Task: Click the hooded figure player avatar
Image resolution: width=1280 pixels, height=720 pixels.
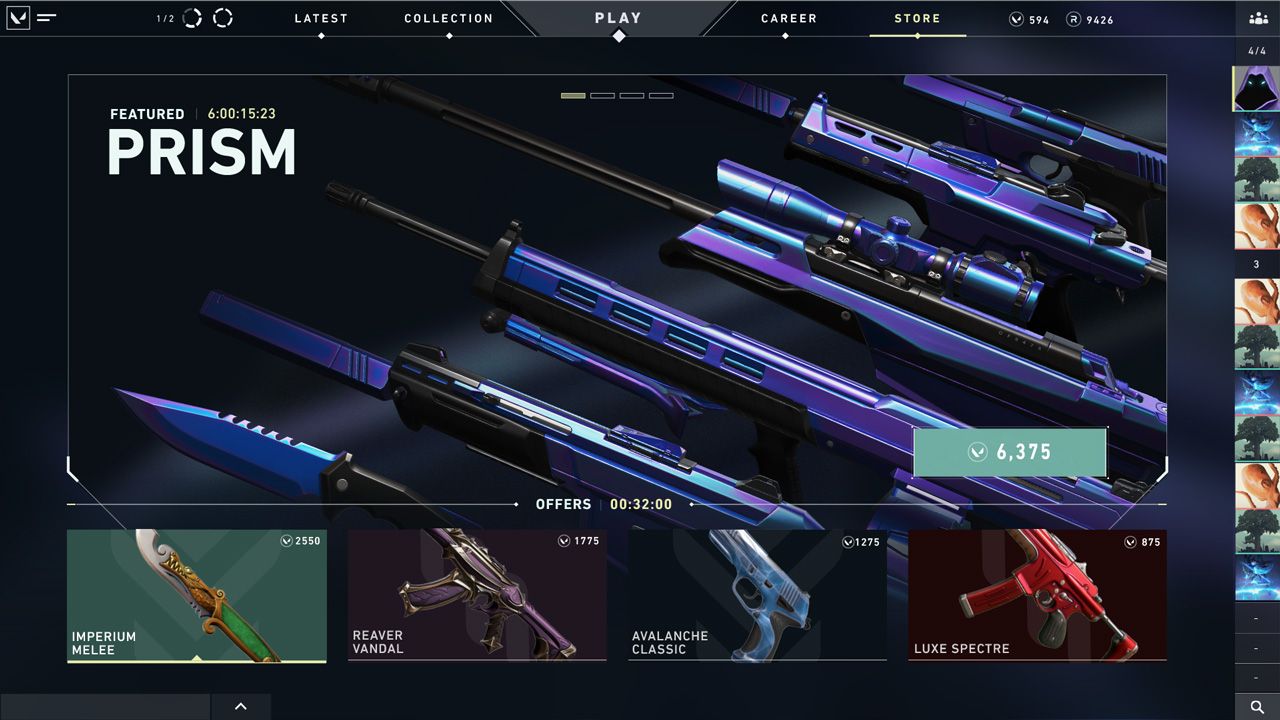Action: [1256, 88]
